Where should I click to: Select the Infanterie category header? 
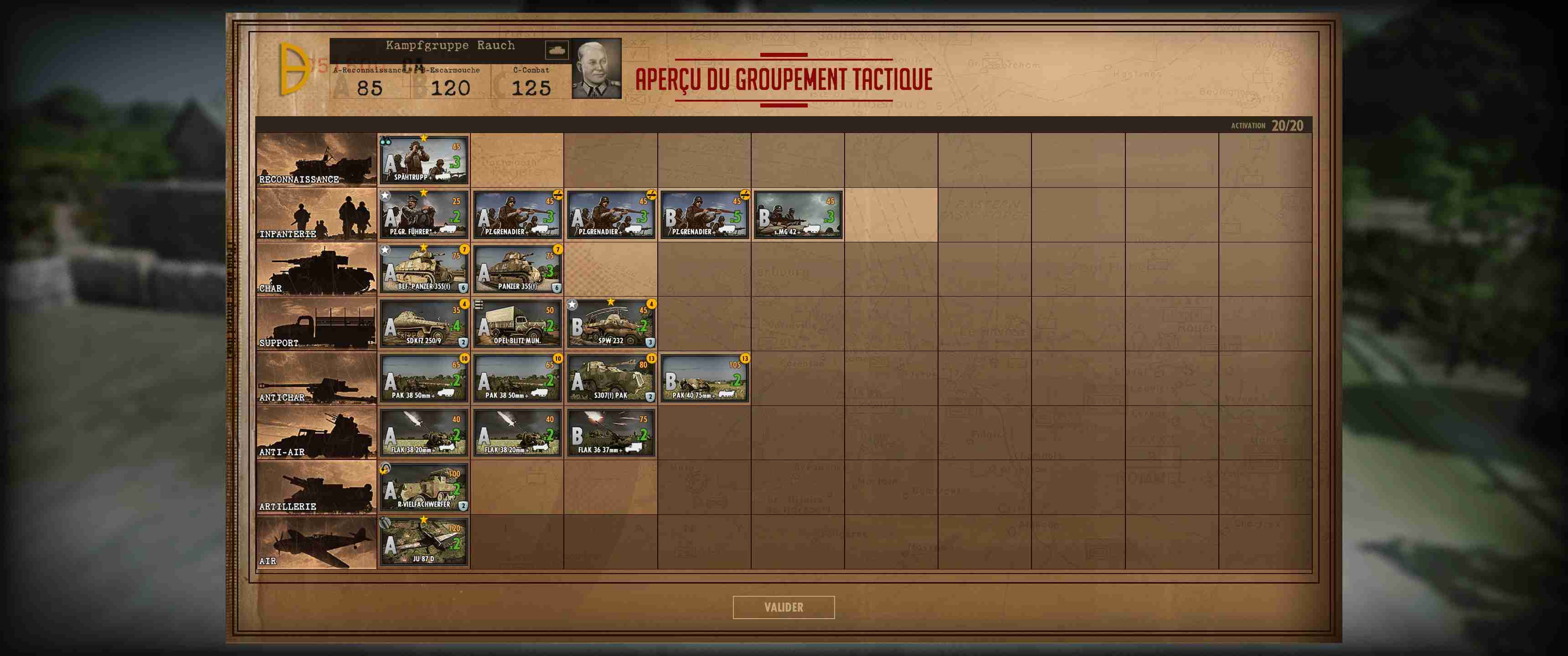(316, 215)
